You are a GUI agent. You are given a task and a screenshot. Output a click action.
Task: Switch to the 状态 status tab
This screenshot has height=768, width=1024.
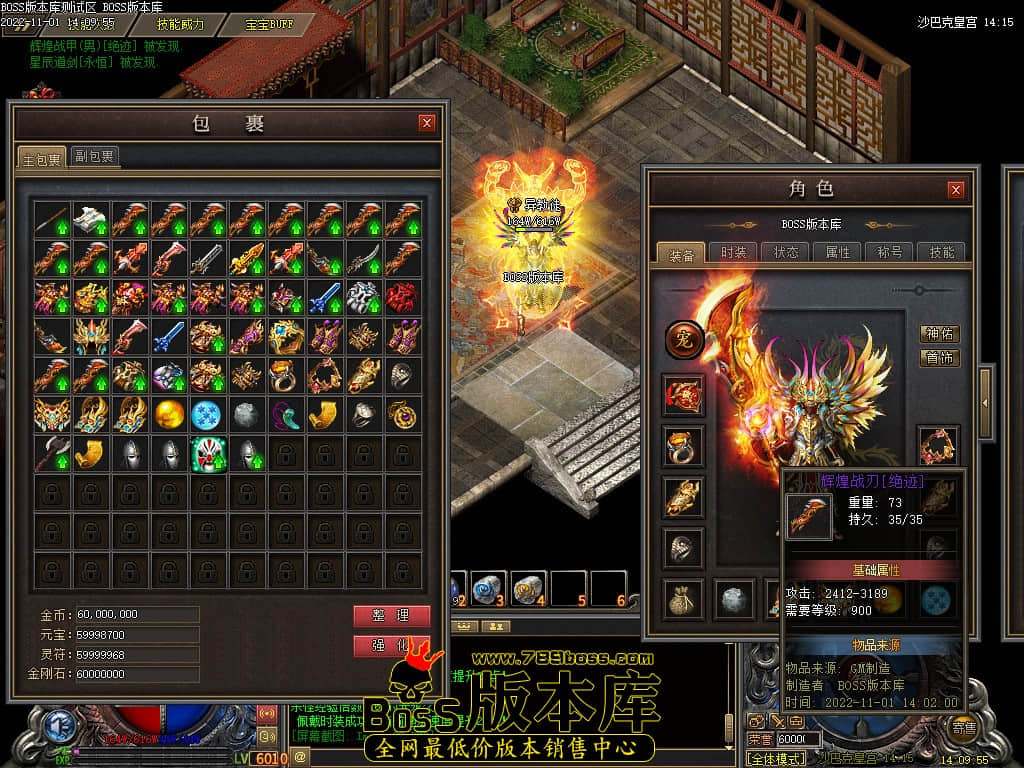pyautogui.click(x=785, y=253)
